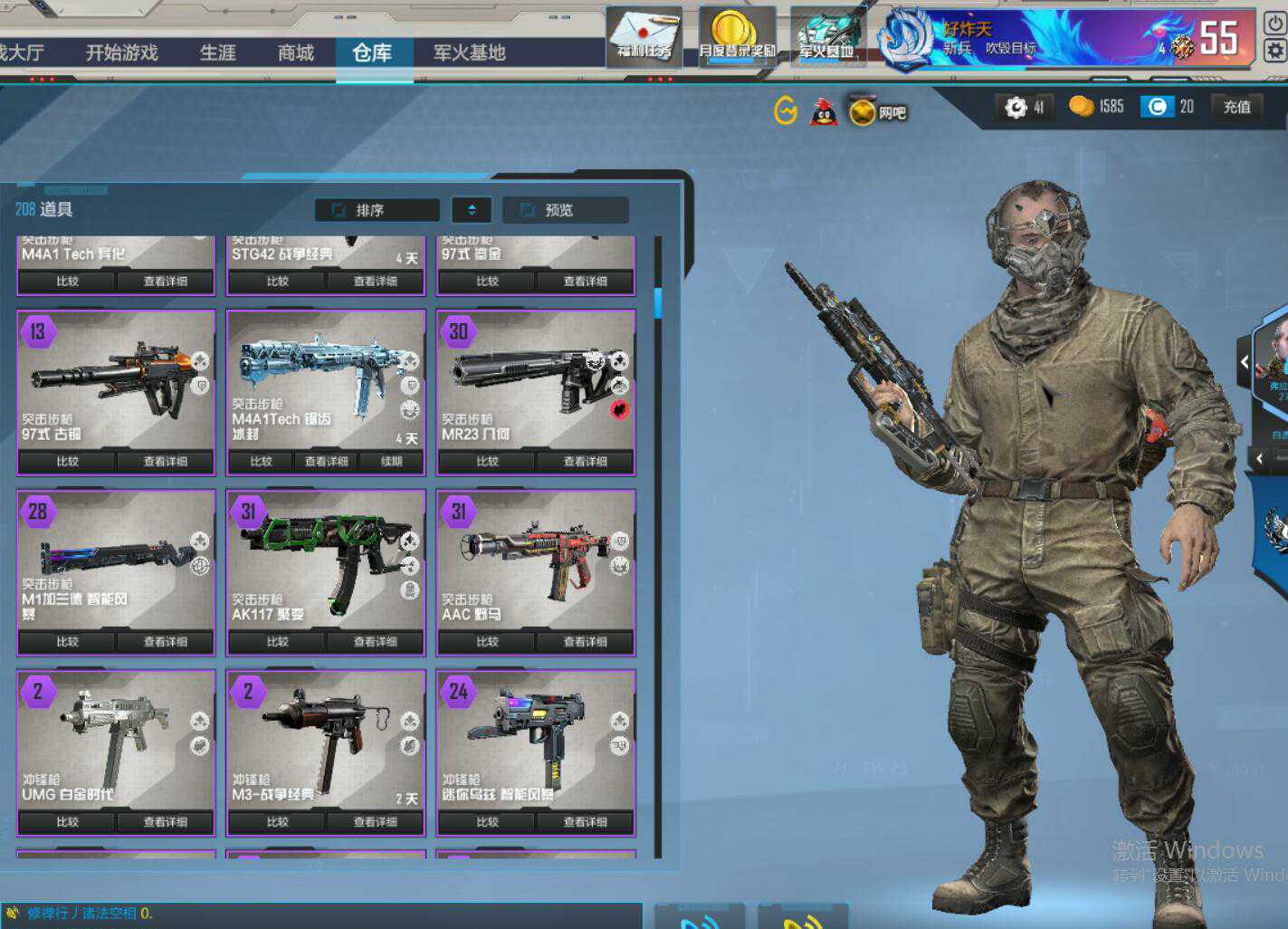Claim the 月度登录奖励 gold coin icon
1288x929 pixels.
(x=736, y=35)
